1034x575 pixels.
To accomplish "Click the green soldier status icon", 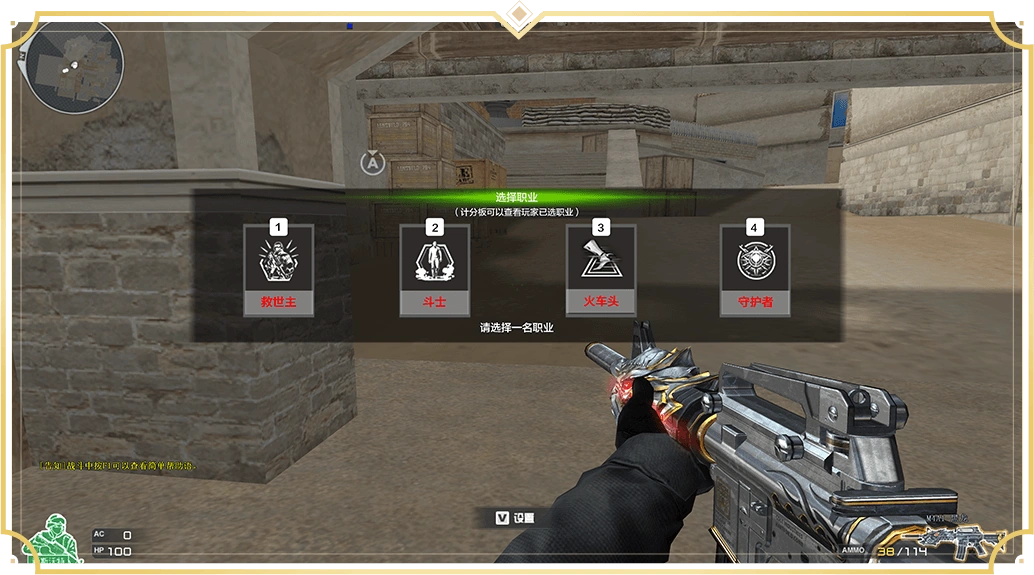I will [x=55, y=542].
